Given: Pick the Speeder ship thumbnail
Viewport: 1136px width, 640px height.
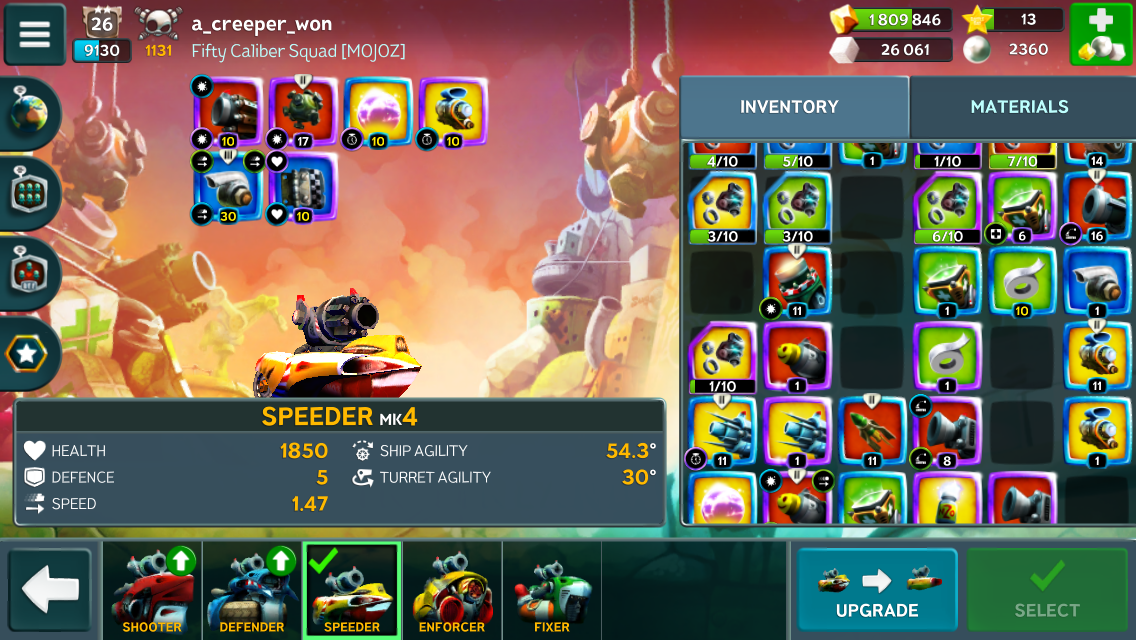Looking at the screenshot, I should click(x=352, y=590).
